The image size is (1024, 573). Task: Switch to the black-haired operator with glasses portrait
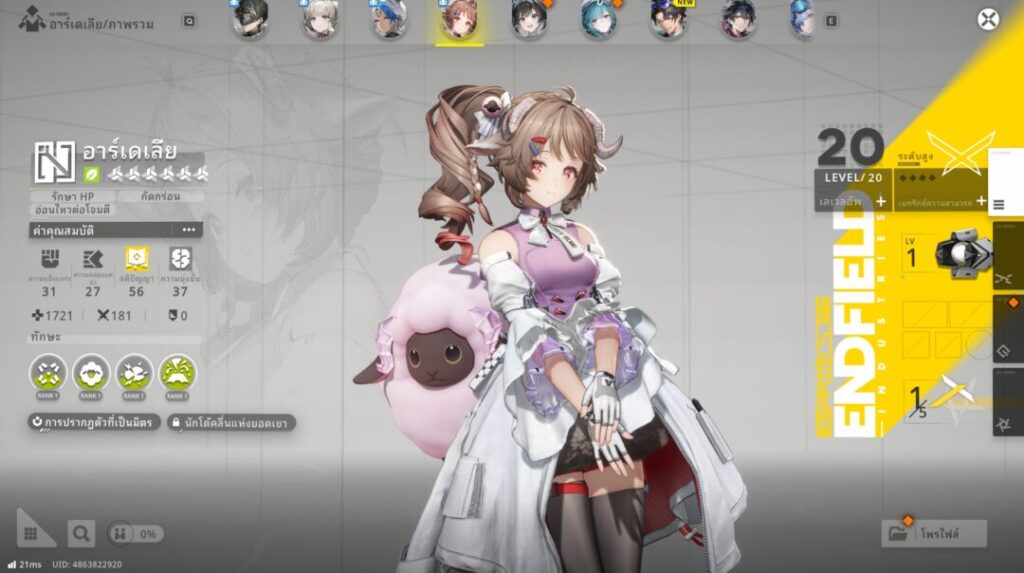coord(250,20)
